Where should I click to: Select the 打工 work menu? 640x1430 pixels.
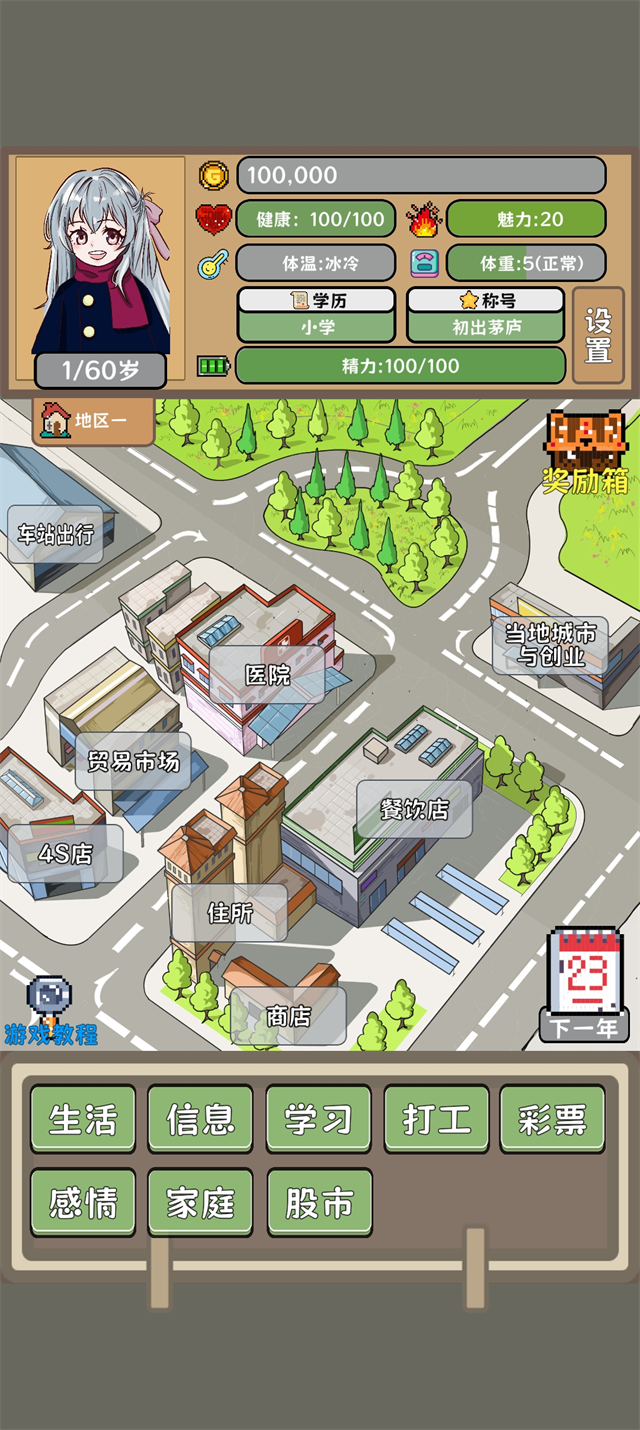pyautogui.click(x=436, y=1119)
